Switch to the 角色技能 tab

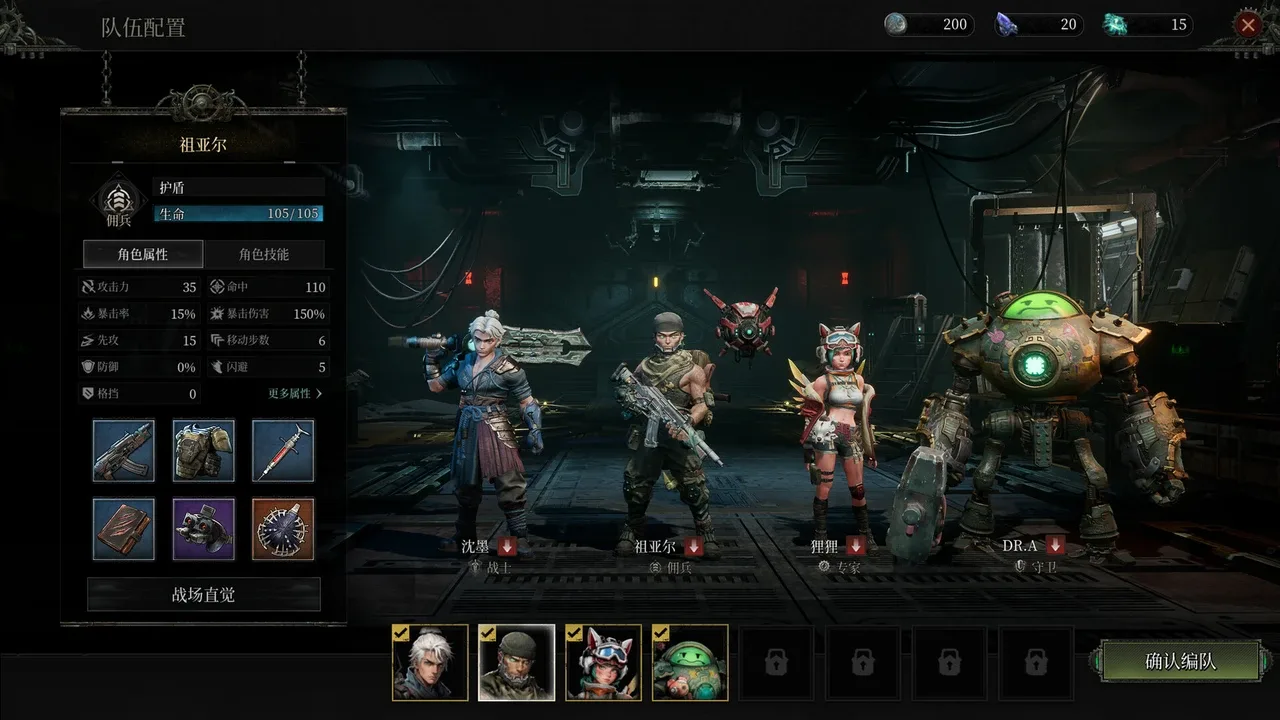(x=264, y=254)
